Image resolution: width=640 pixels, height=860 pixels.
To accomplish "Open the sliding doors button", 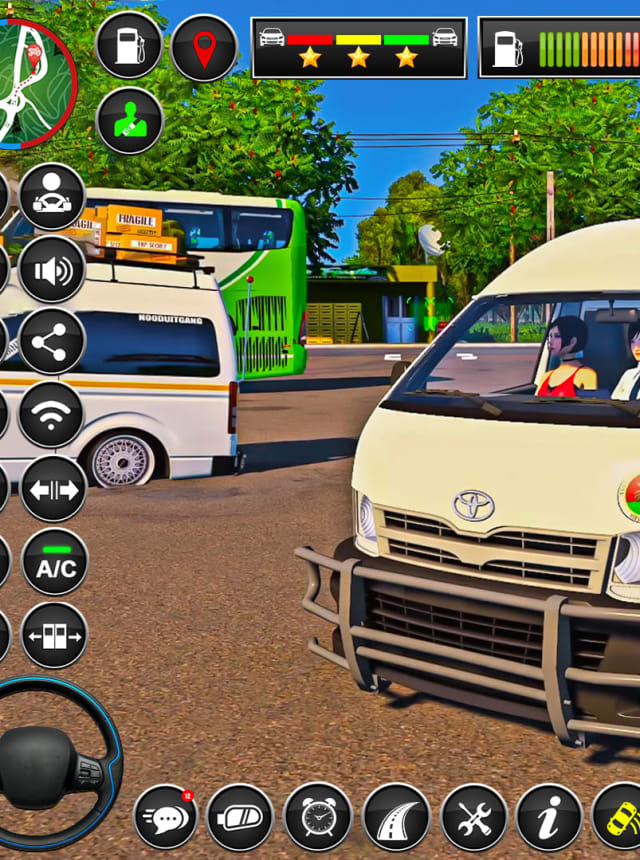I will tap(54, 635).
